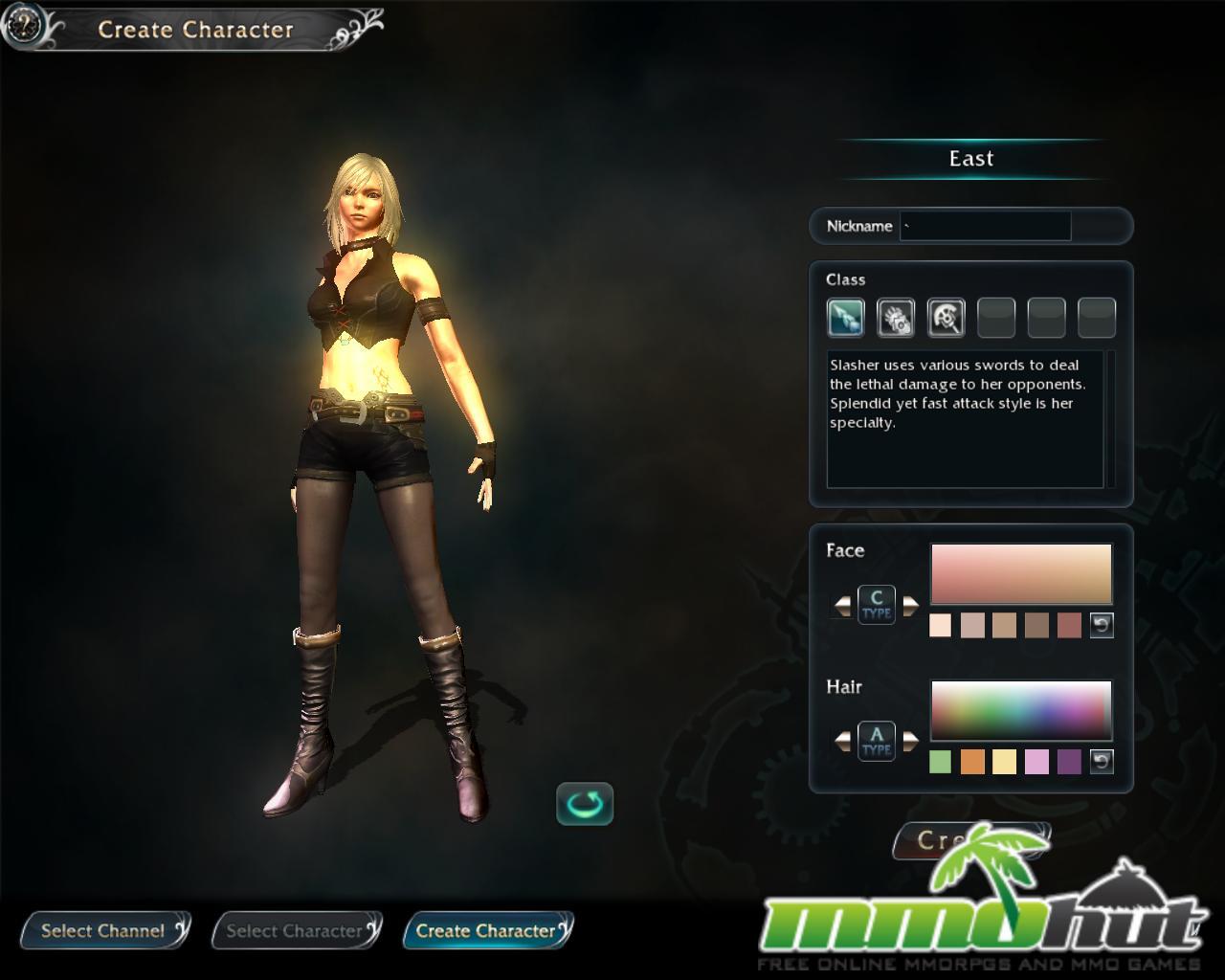Rotate the character with the arrow button

(x=585, y=804)
